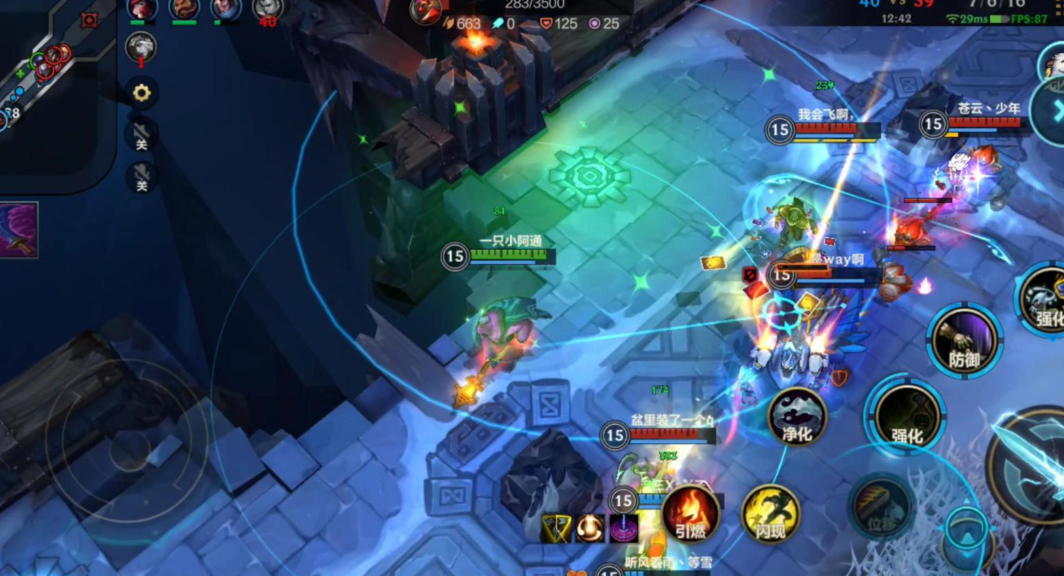Select the grey teammate portrait marked 40
This screenshot has width=1064, height=576.
[267, 10]
